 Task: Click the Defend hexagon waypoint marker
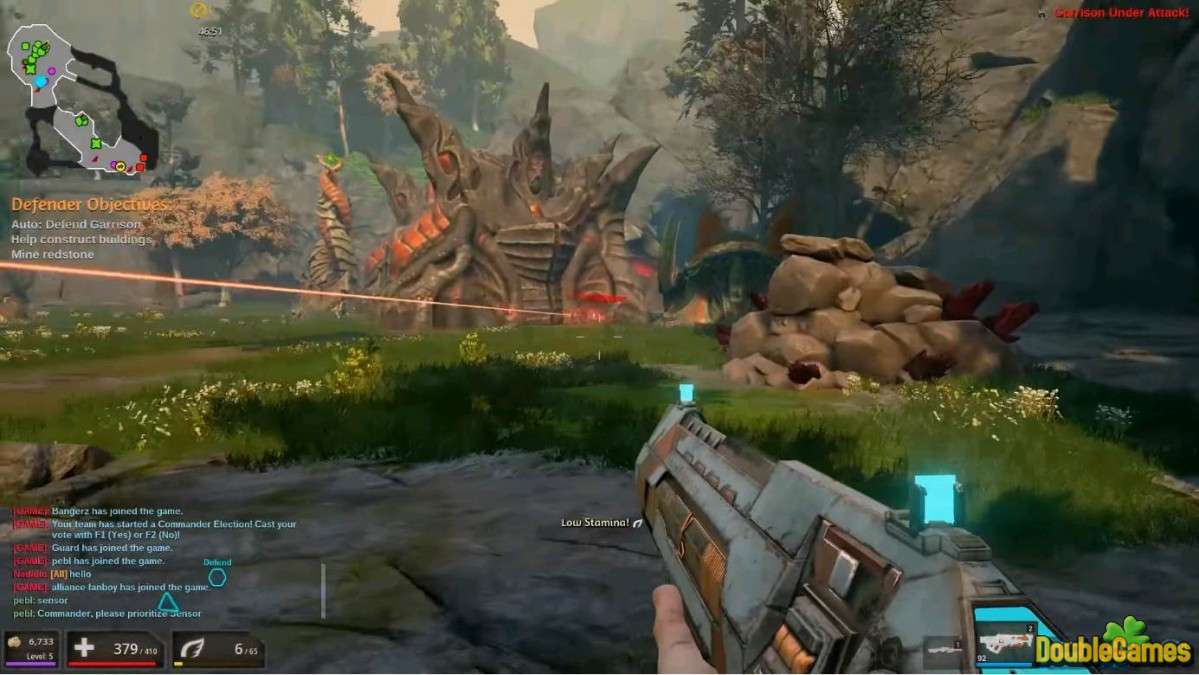[217, 577]
